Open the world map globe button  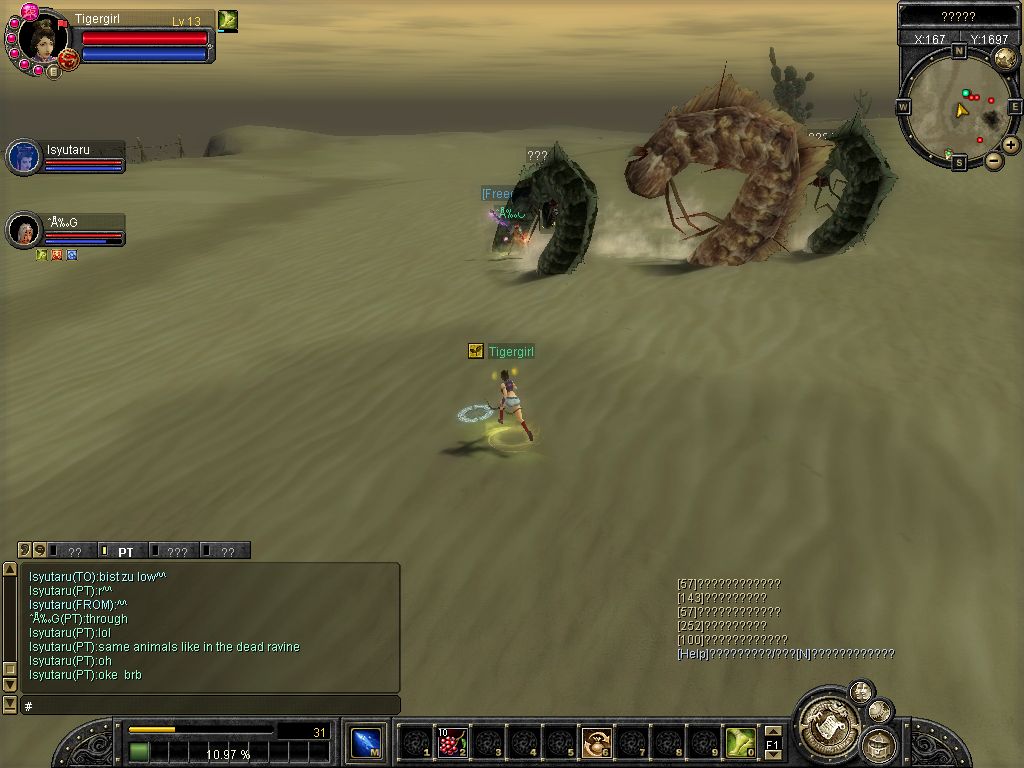pyautogui.click(x=1004, y=57)
